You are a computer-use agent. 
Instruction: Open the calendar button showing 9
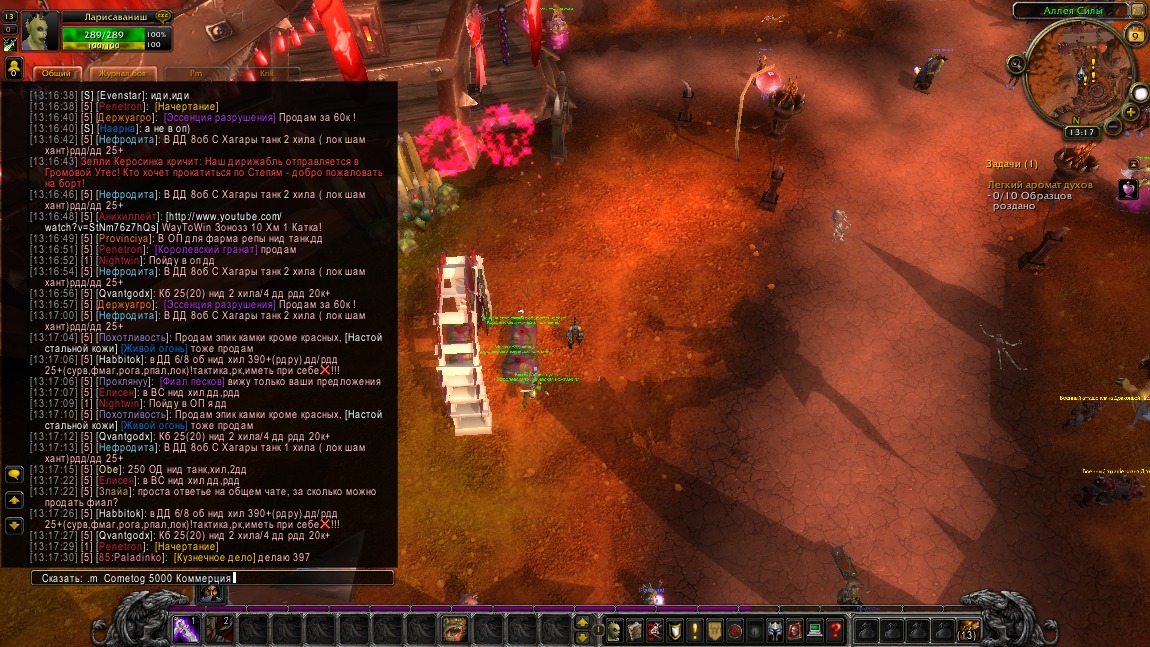pos(1135,36)
